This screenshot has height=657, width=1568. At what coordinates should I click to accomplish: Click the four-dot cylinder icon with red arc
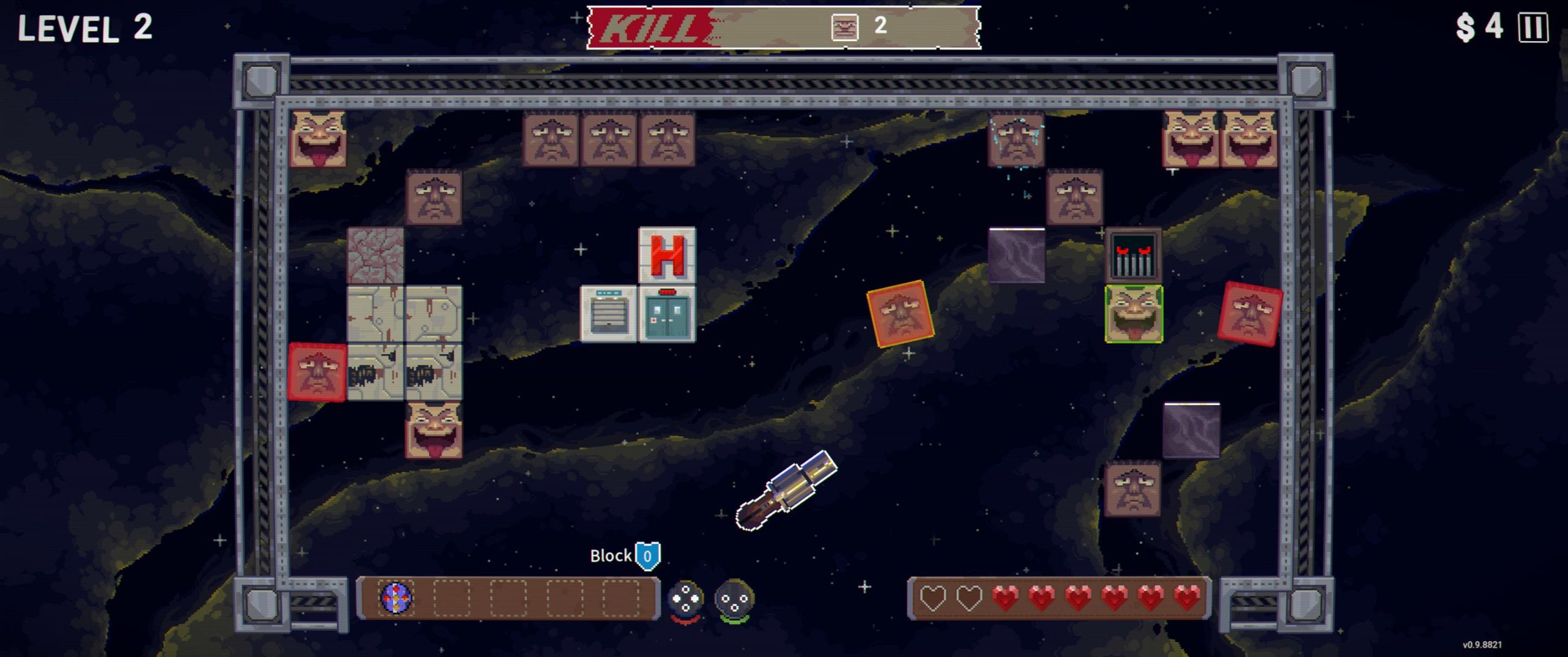pyautogui.click(x=685, y=599)
